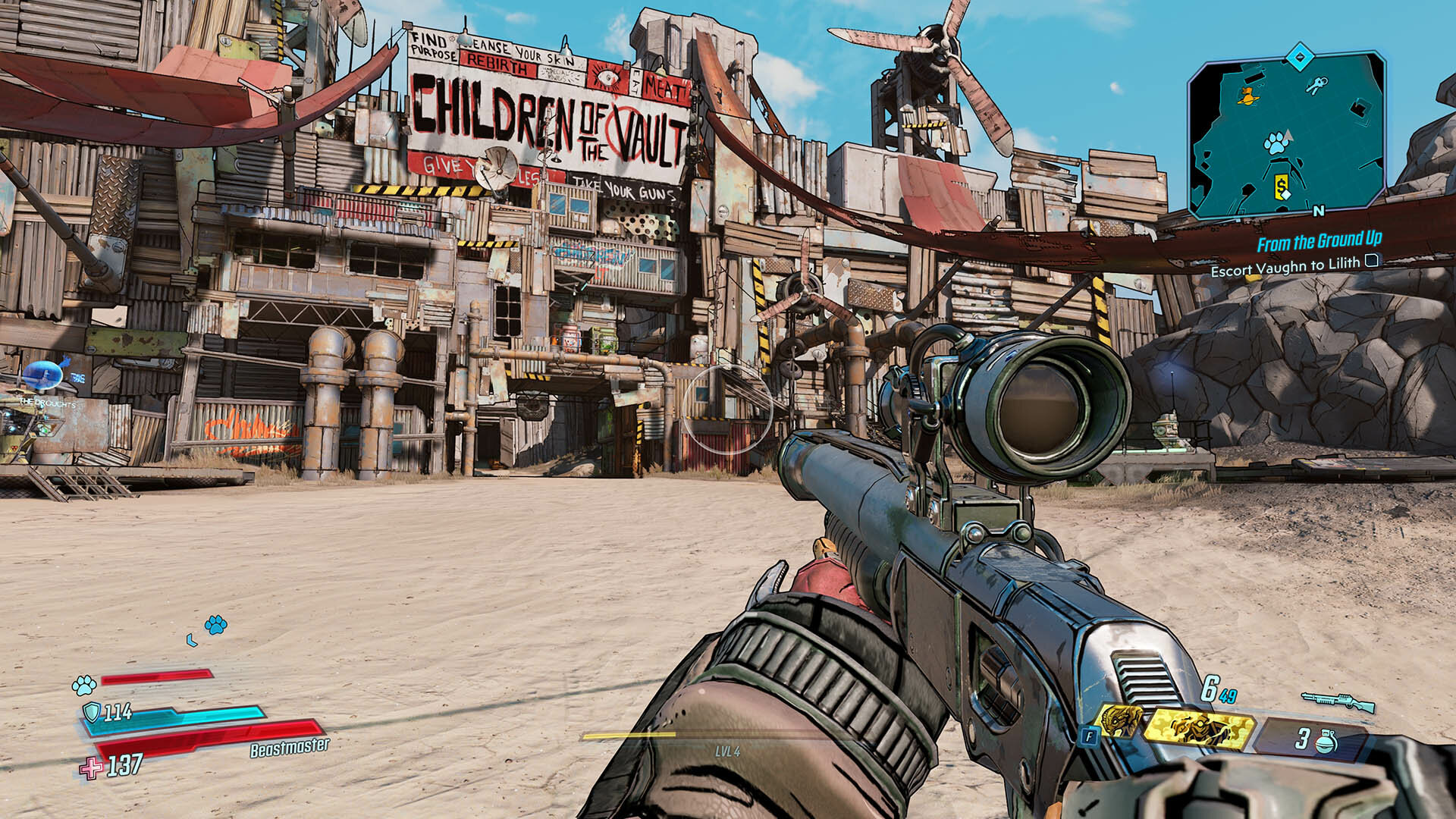Activate the small yellow creature skill icon

point(1120,721)
